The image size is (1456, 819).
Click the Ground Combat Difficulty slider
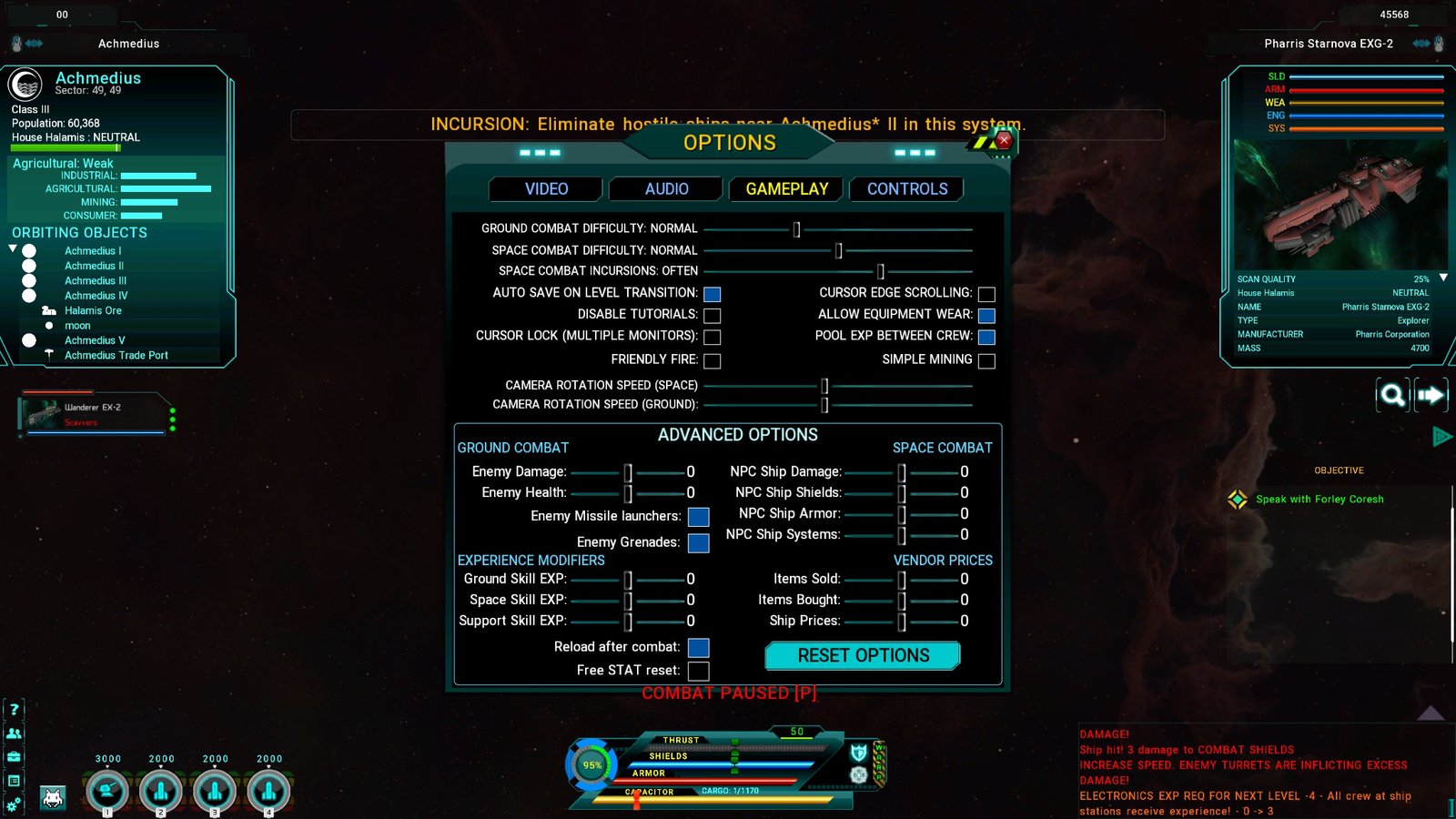796,229
